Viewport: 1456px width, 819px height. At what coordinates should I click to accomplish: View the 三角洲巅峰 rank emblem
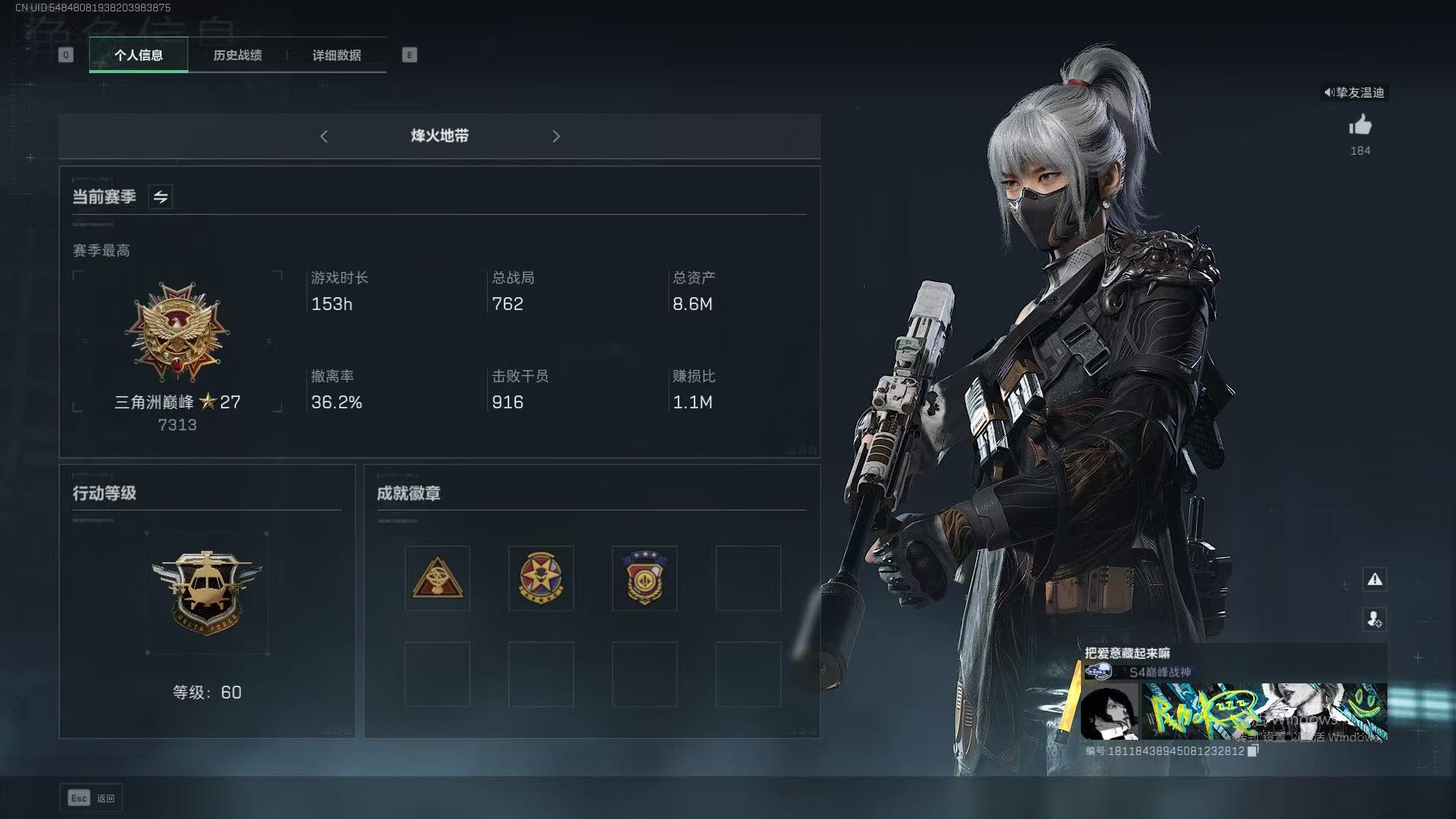[x=177, y=332]
